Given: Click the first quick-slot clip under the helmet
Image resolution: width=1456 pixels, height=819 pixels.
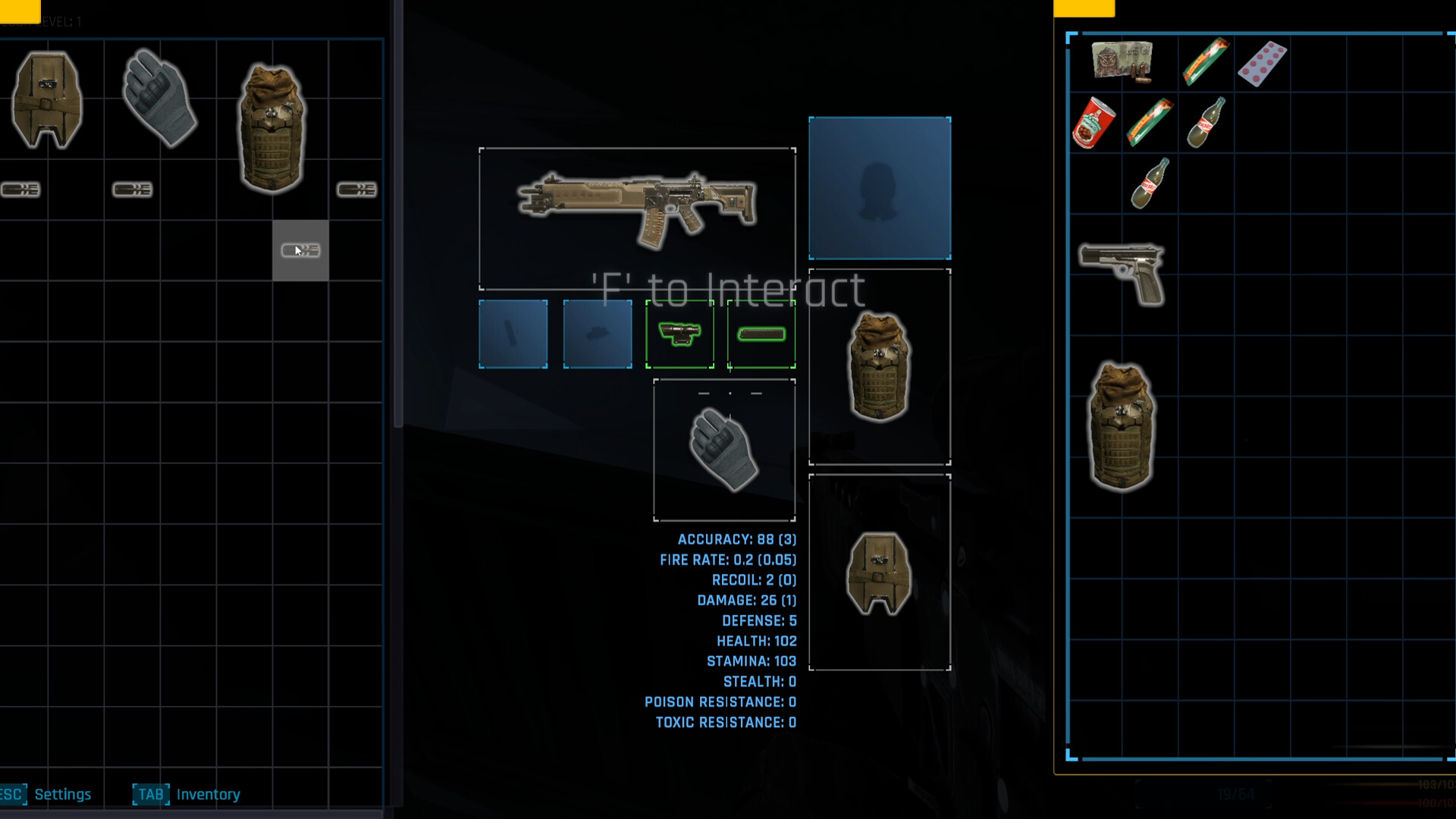Looking at the screenshot, I should pos(21,190).
